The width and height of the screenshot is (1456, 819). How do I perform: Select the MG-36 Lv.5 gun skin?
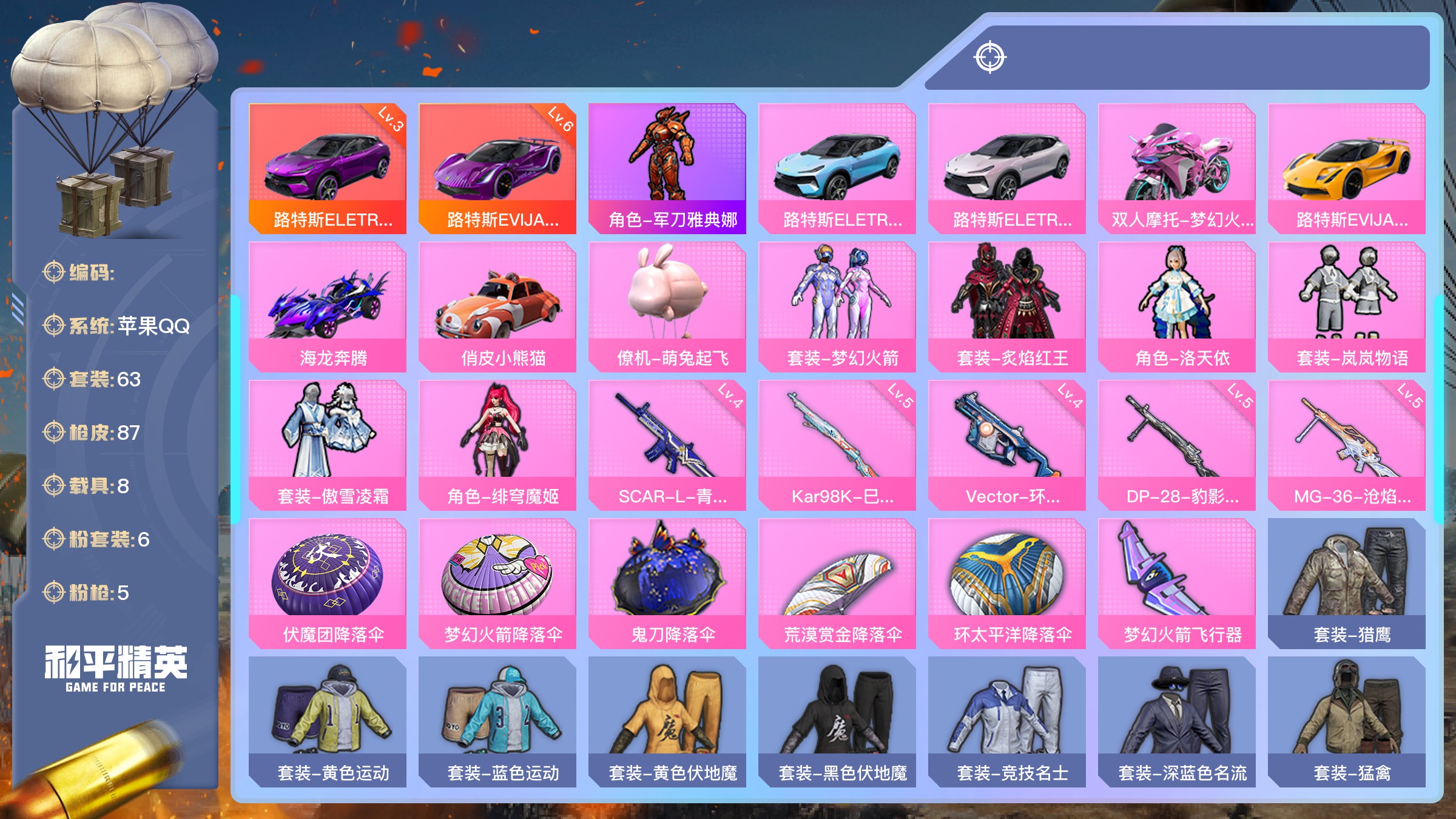[1346, 445]
